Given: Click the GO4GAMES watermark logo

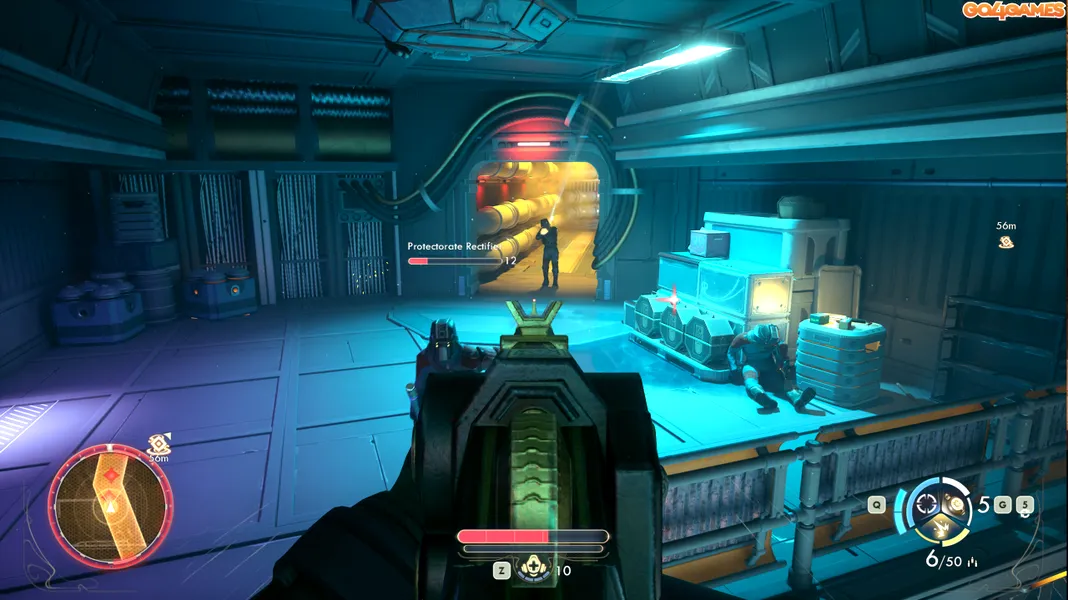Looking at the screenshot, I should tap(1012, 10).
